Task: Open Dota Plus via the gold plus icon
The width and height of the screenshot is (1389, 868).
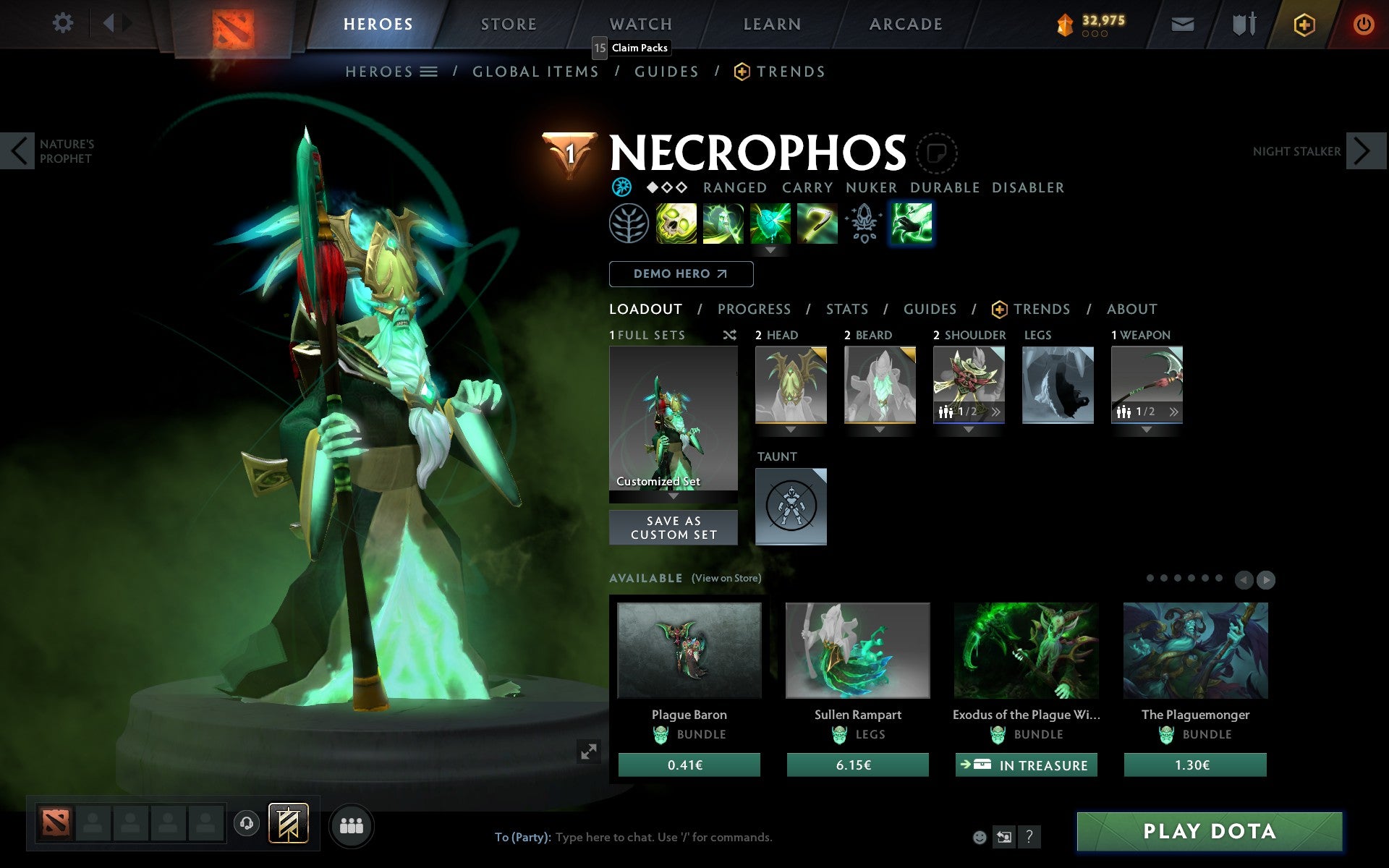Action: (x=1304, y=24)
